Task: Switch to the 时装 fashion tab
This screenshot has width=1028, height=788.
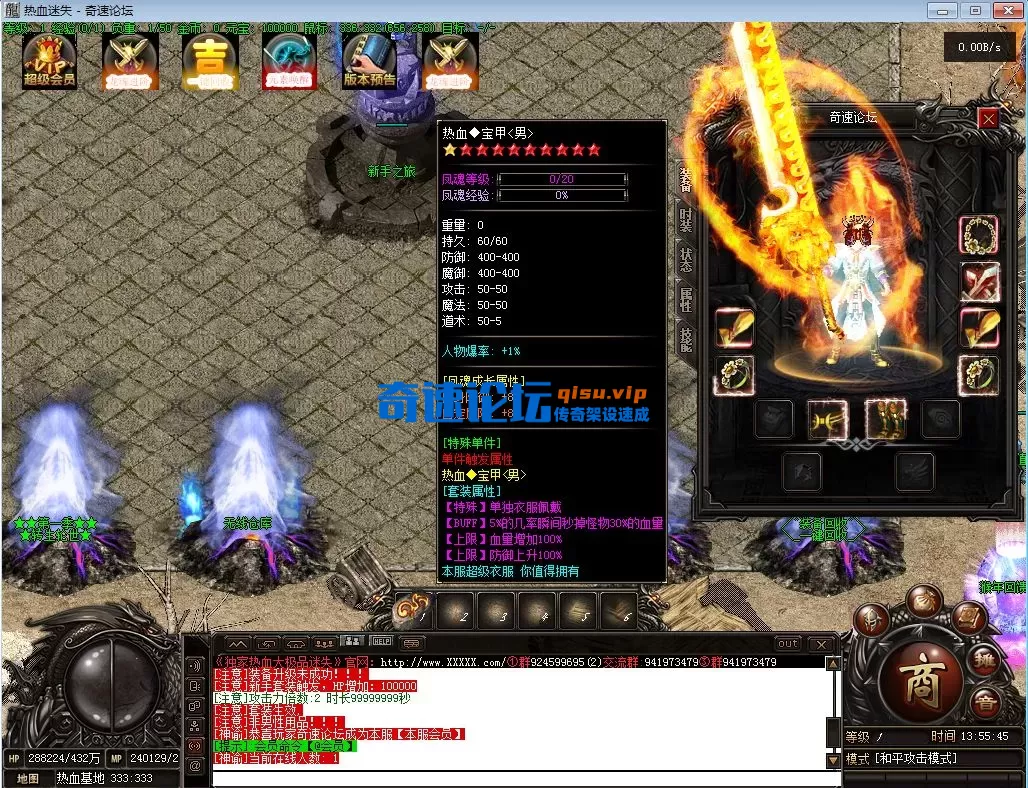Action: [x=686, y=220]
